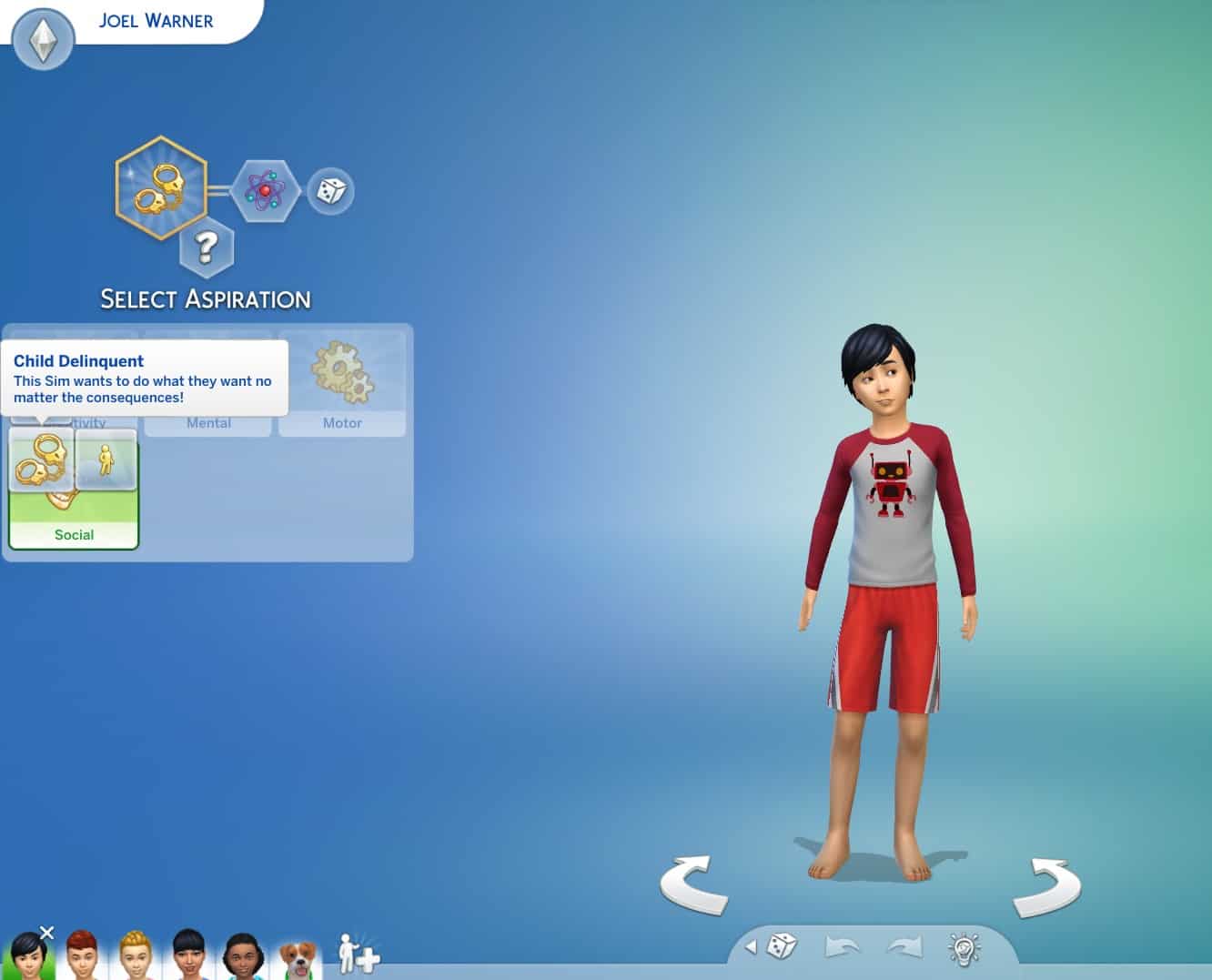Open the lightbulb hints button
The image size is (1212, 980).
(964, 948)
